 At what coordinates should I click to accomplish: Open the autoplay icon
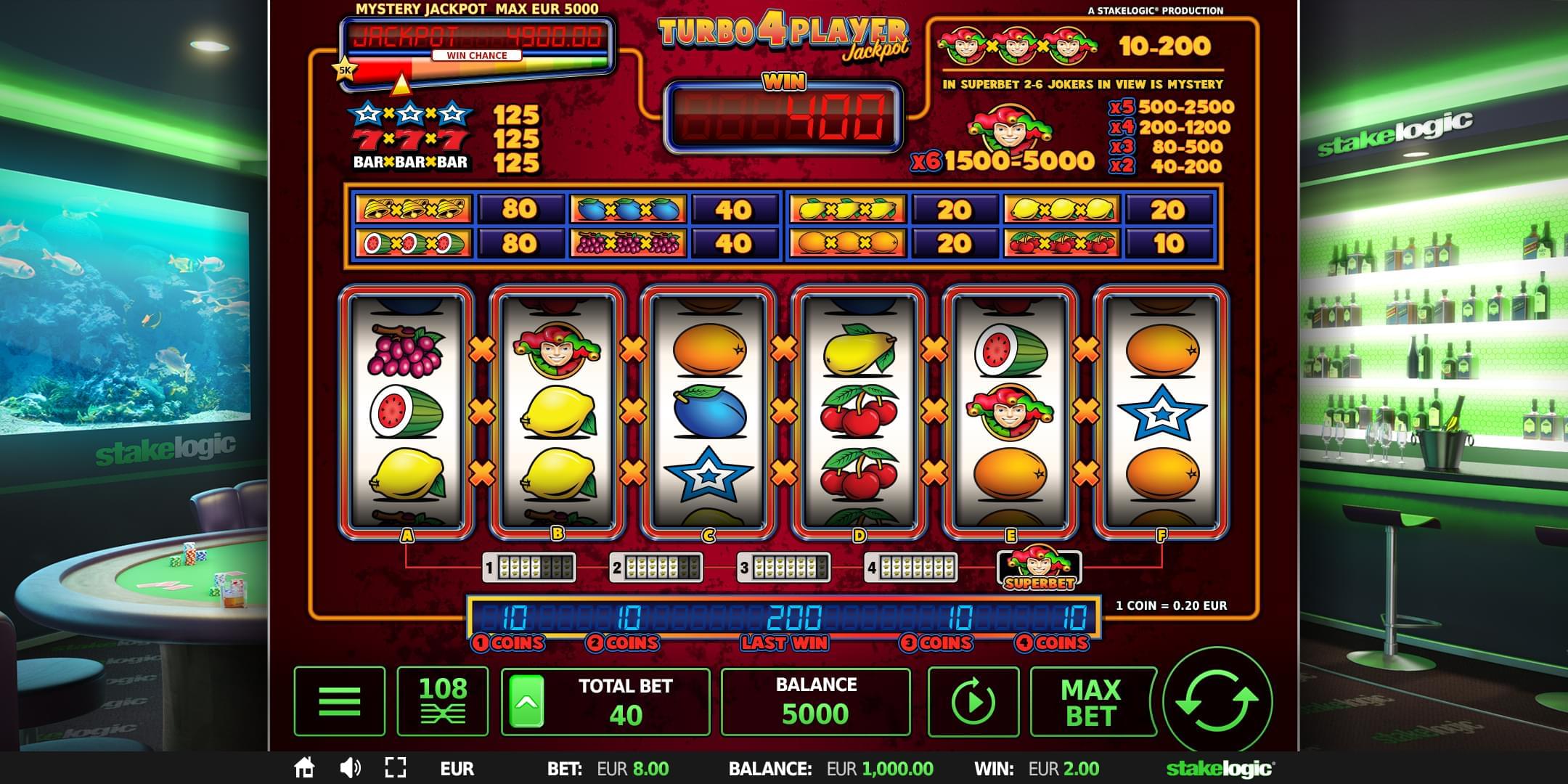[973, 699]
